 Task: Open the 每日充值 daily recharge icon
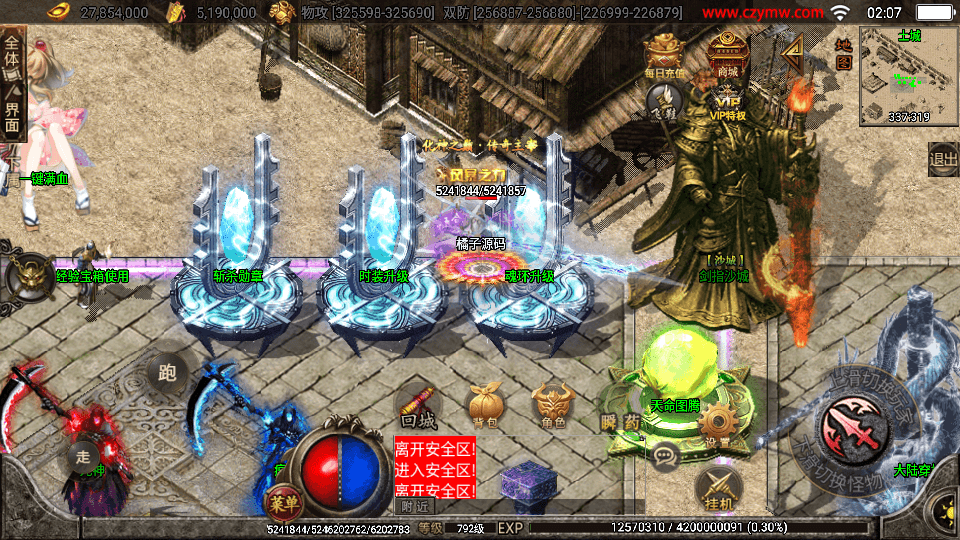[x=664, y=55]
